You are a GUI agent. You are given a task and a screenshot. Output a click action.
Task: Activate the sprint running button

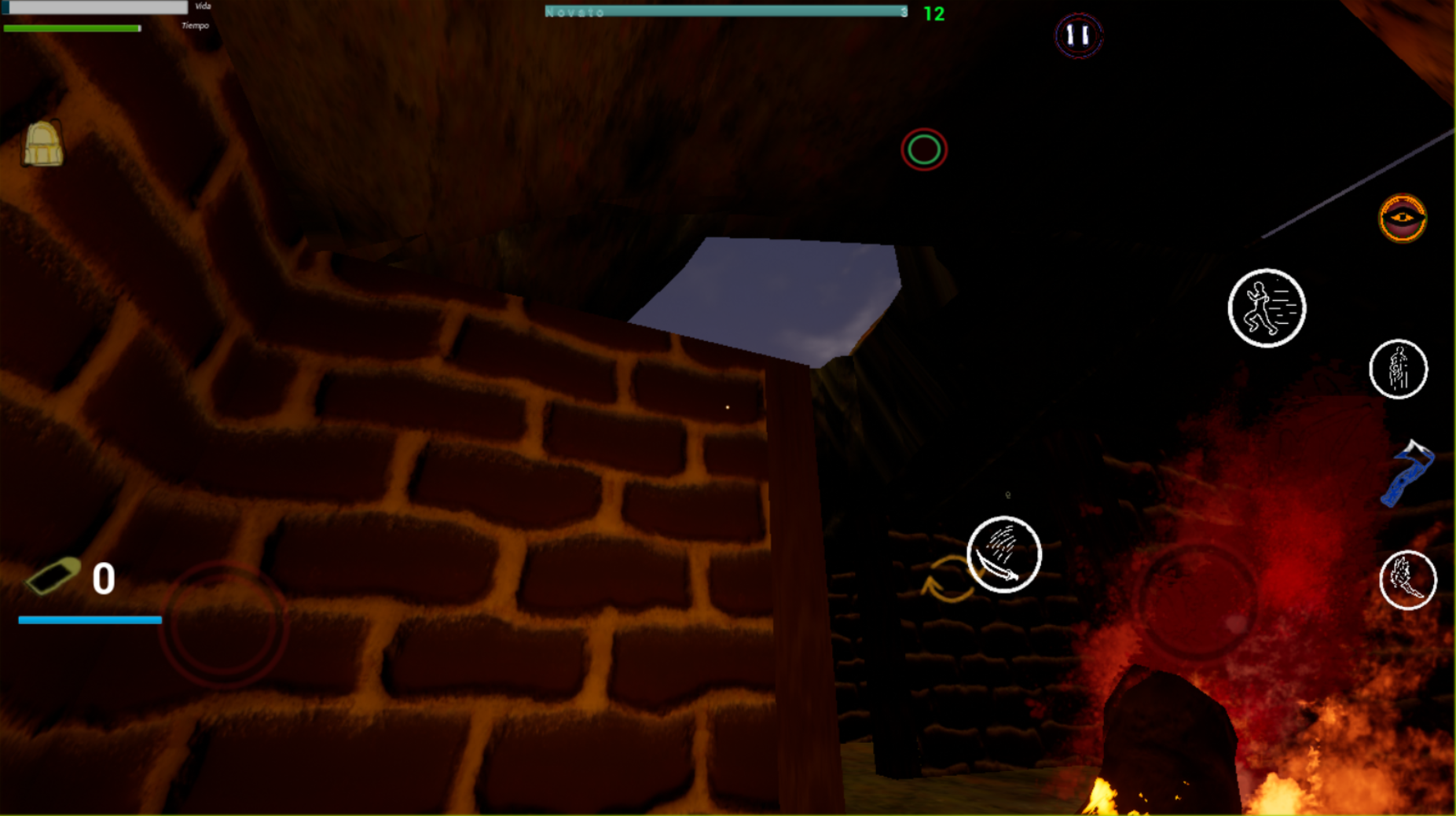click(1266, 307)
